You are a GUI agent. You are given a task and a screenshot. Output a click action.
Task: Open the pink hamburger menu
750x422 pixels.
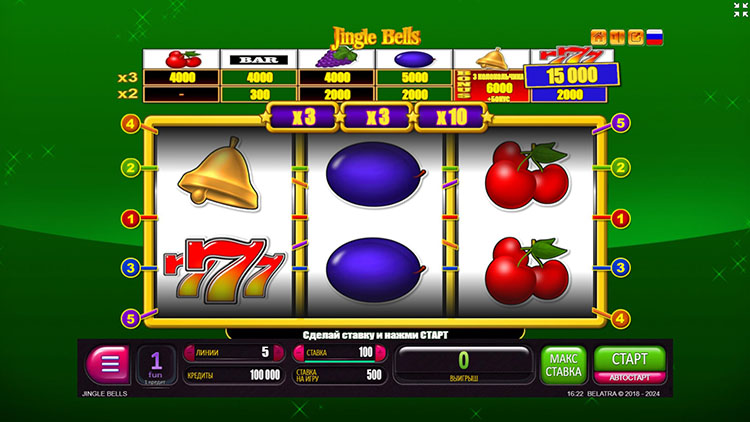coord(109,365)
